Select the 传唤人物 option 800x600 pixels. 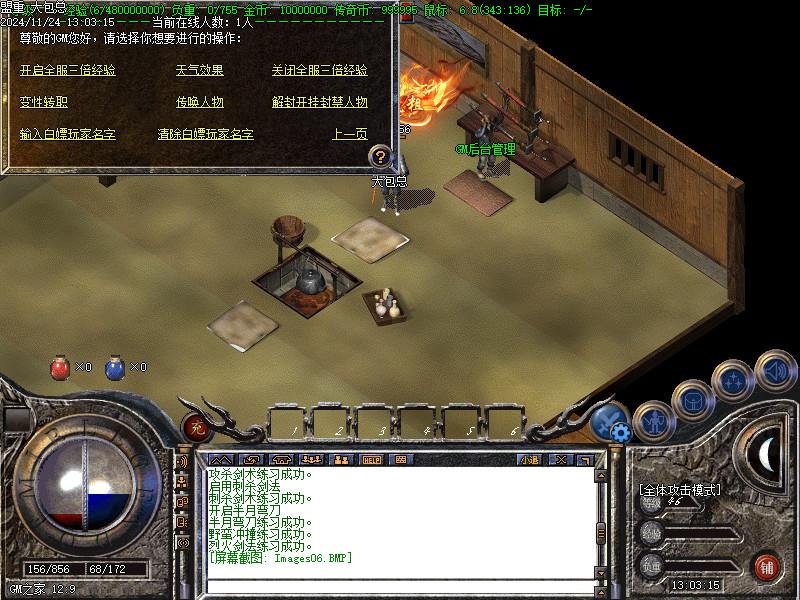[199, 102]
